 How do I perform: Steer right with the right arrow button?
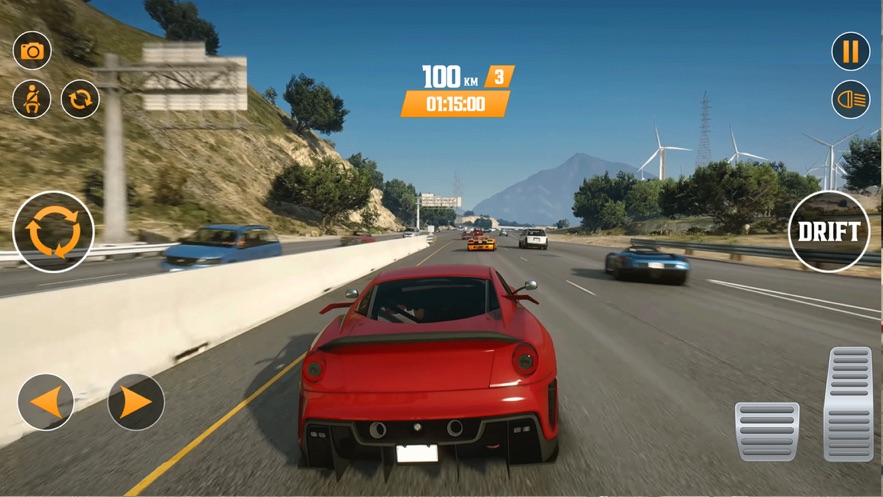pyautogui.click(x=136, y=402)
